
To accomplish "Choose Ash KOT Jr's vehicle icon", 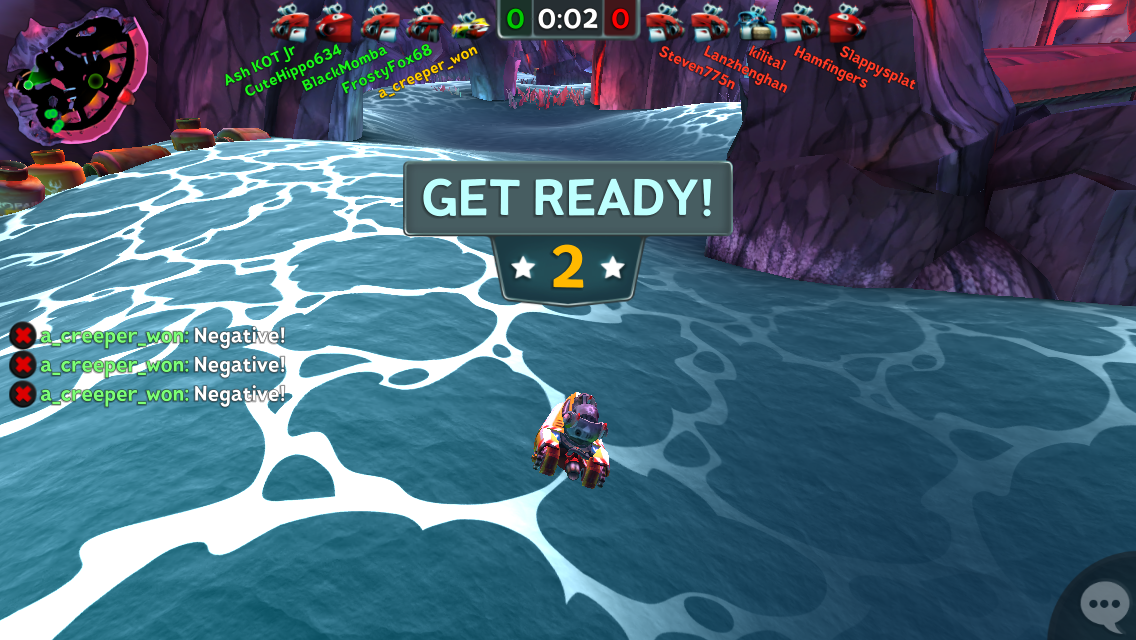I will (289, 23).
